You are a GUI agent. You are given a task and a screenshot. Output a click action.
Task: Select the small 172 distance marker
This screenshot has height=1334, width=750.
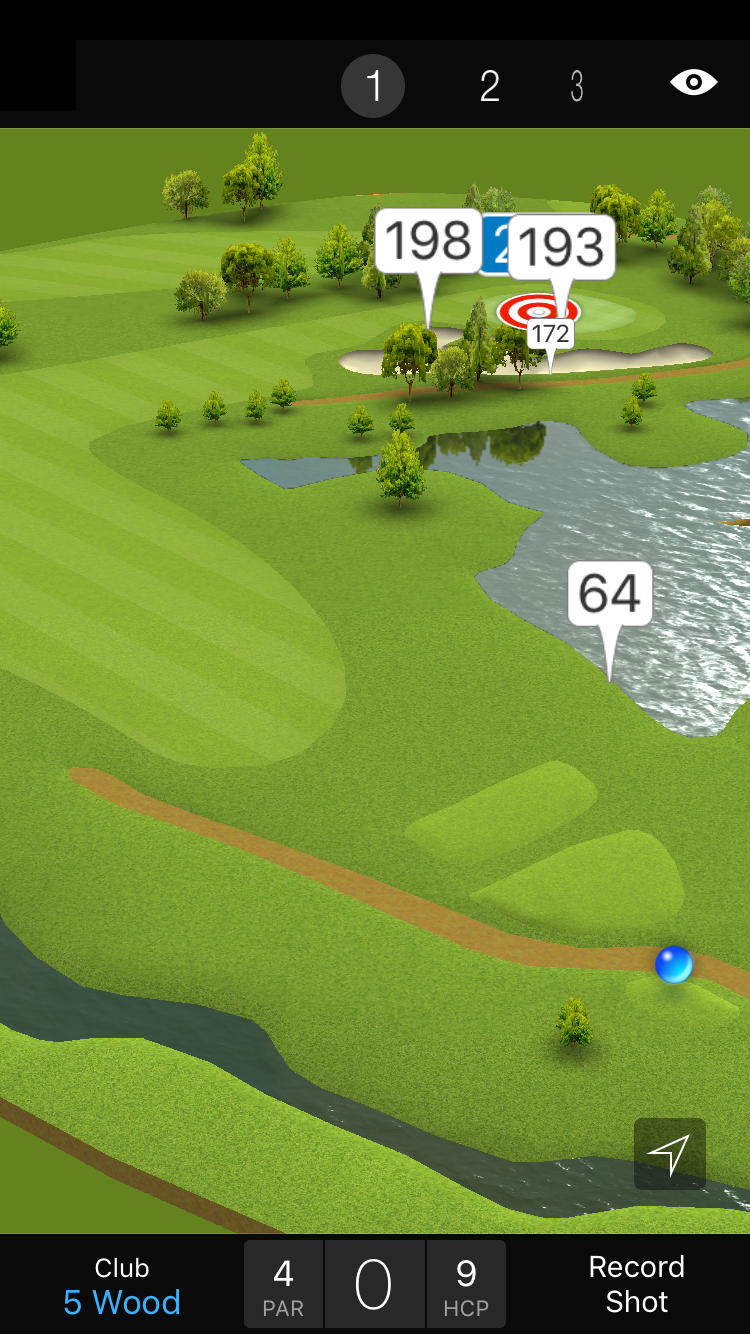550,333
